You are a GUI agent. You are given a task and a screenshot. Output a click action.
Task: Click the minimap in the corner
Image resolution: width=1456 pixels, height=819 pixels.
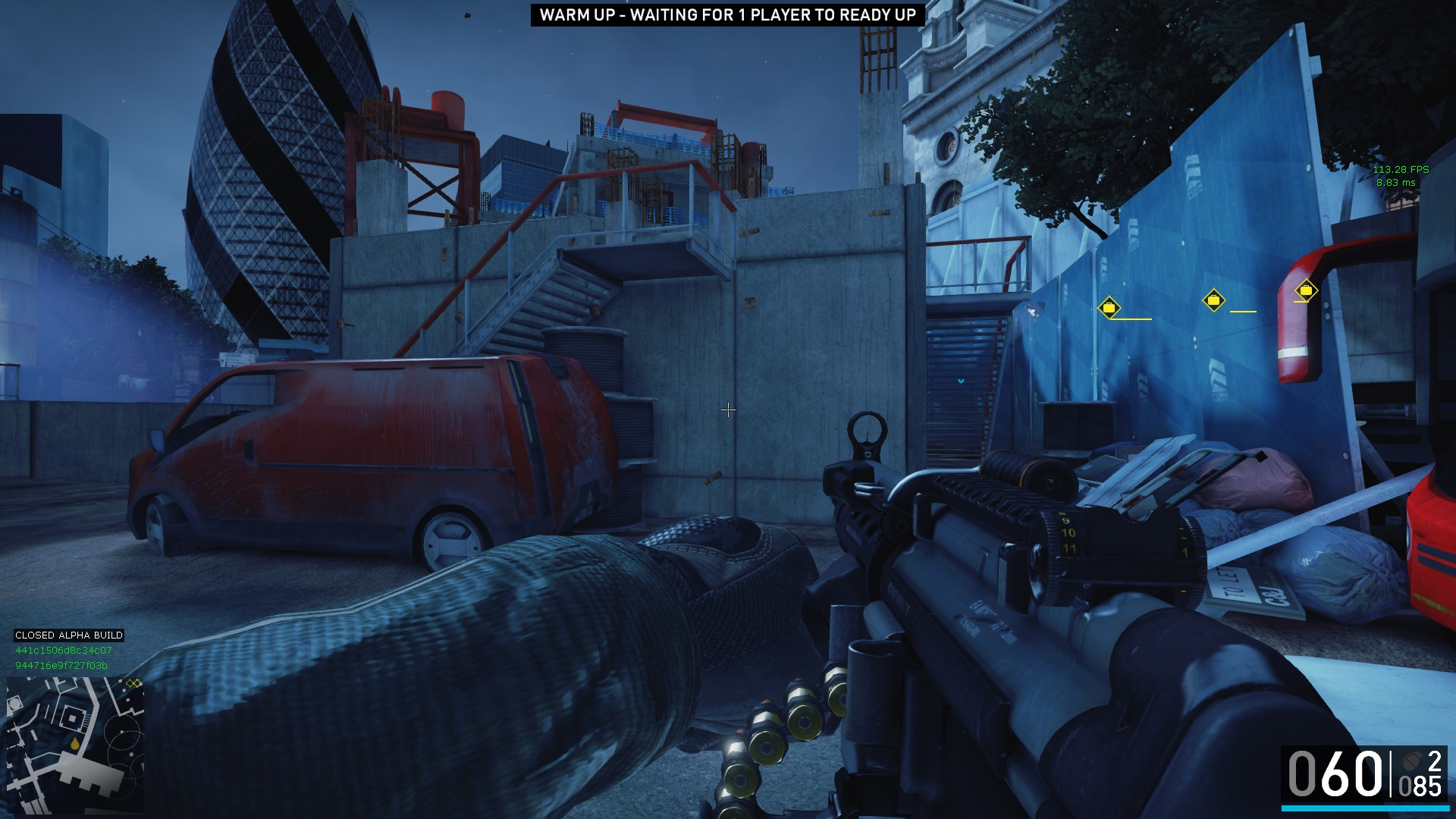coord(75,744)
